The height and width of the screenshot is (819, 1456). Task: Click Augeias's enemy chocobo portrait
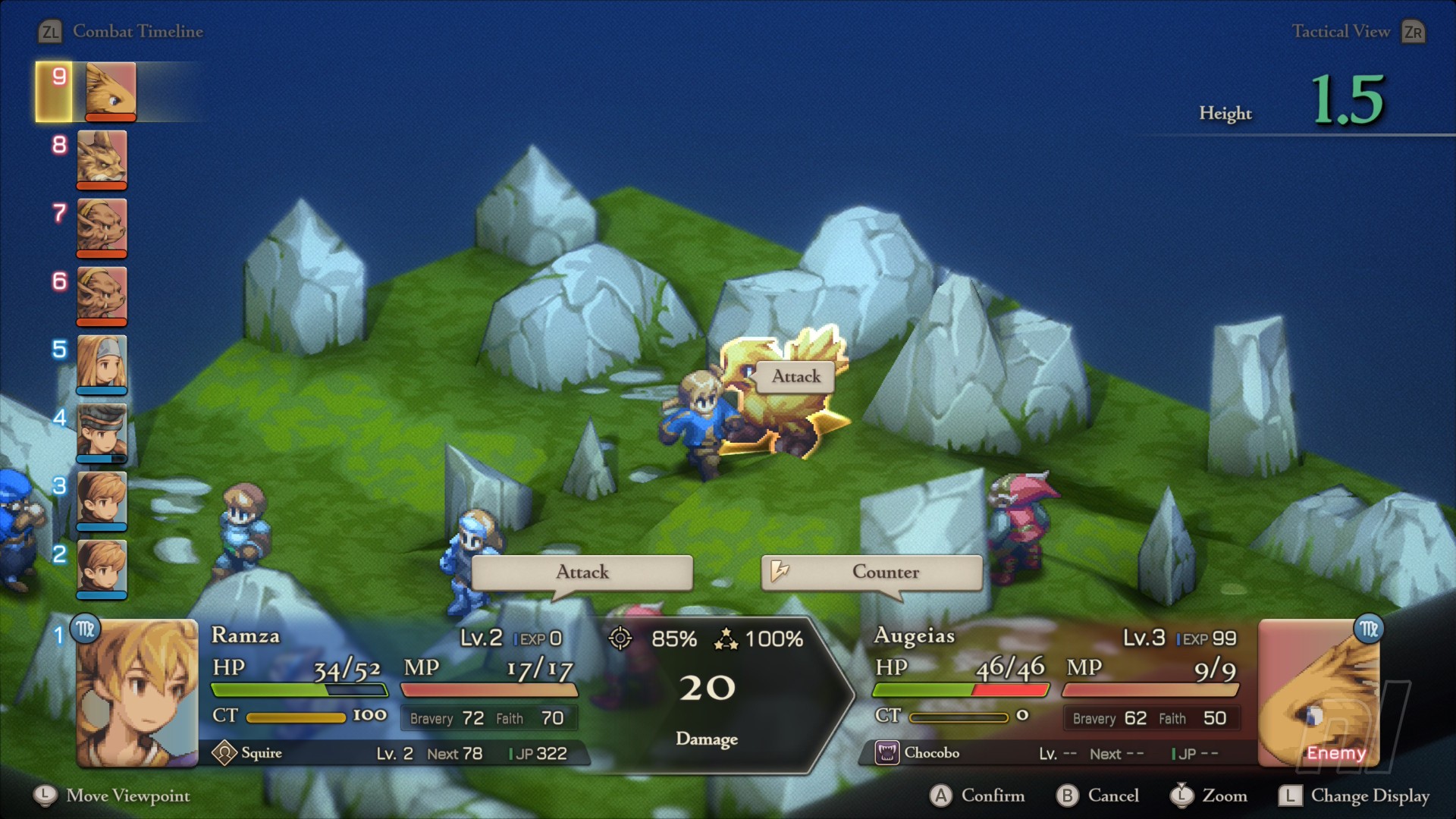click(x=1319, y=692)
